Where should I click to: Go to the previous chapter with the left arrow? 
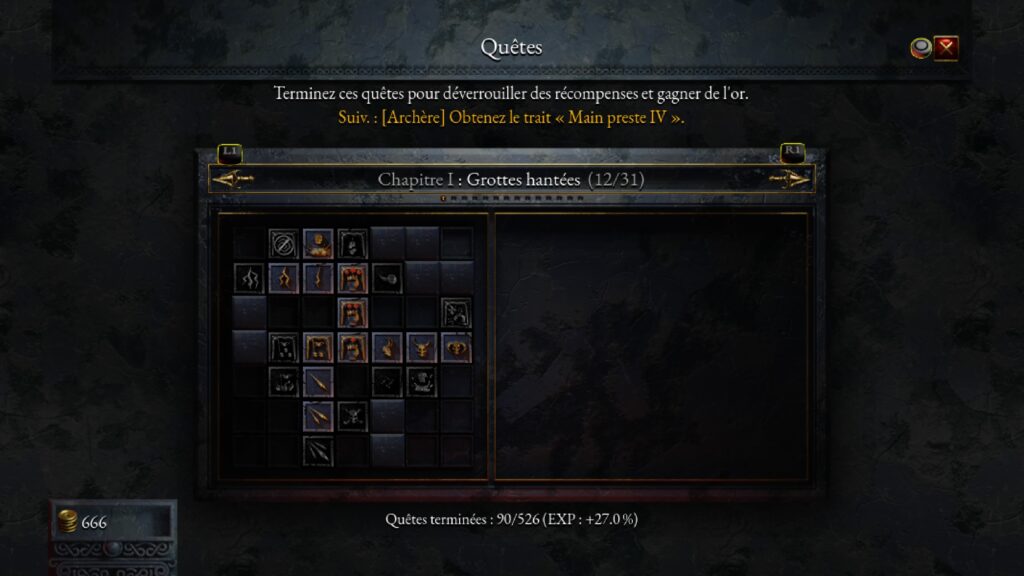pos(232,179)
